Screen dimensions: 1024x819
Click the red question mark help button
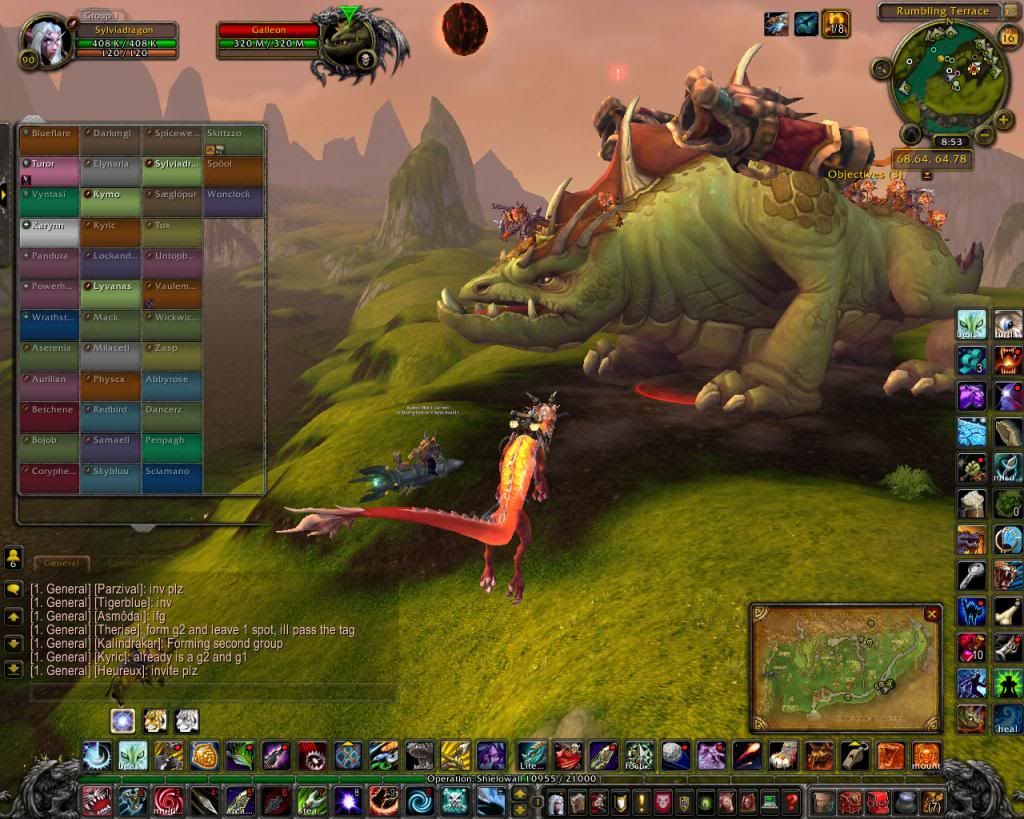[791, 801]
